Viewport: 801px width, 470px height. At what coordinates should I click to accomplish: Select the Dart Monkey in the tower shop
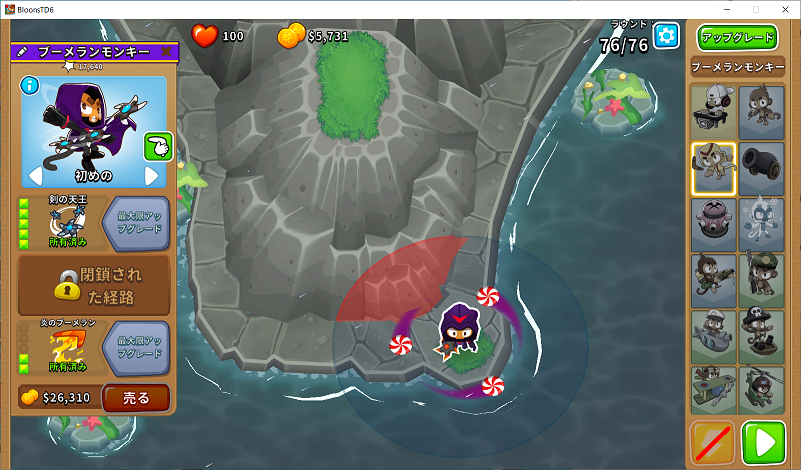pyautogui.click(x=762, y=111)
